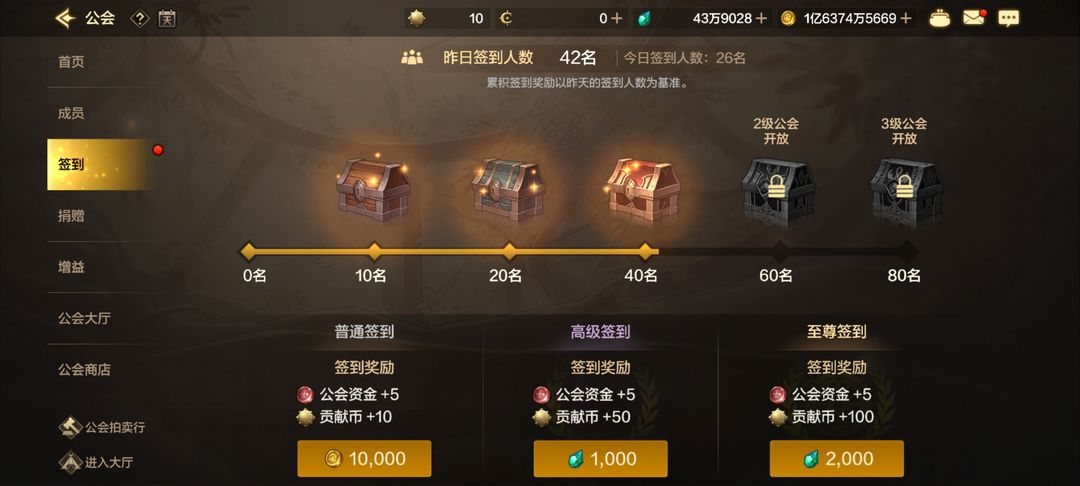Open the mail envelope icon
This screenshot has width=1080, height=486.
pos(973,18)
